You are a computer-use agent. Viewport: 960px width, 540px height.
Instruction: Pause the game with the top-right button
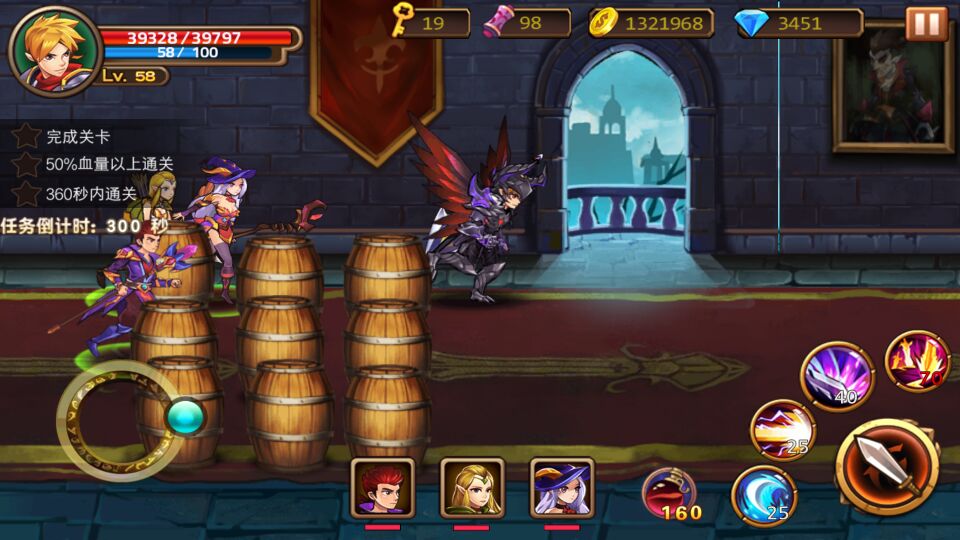[x=926, y=23]
